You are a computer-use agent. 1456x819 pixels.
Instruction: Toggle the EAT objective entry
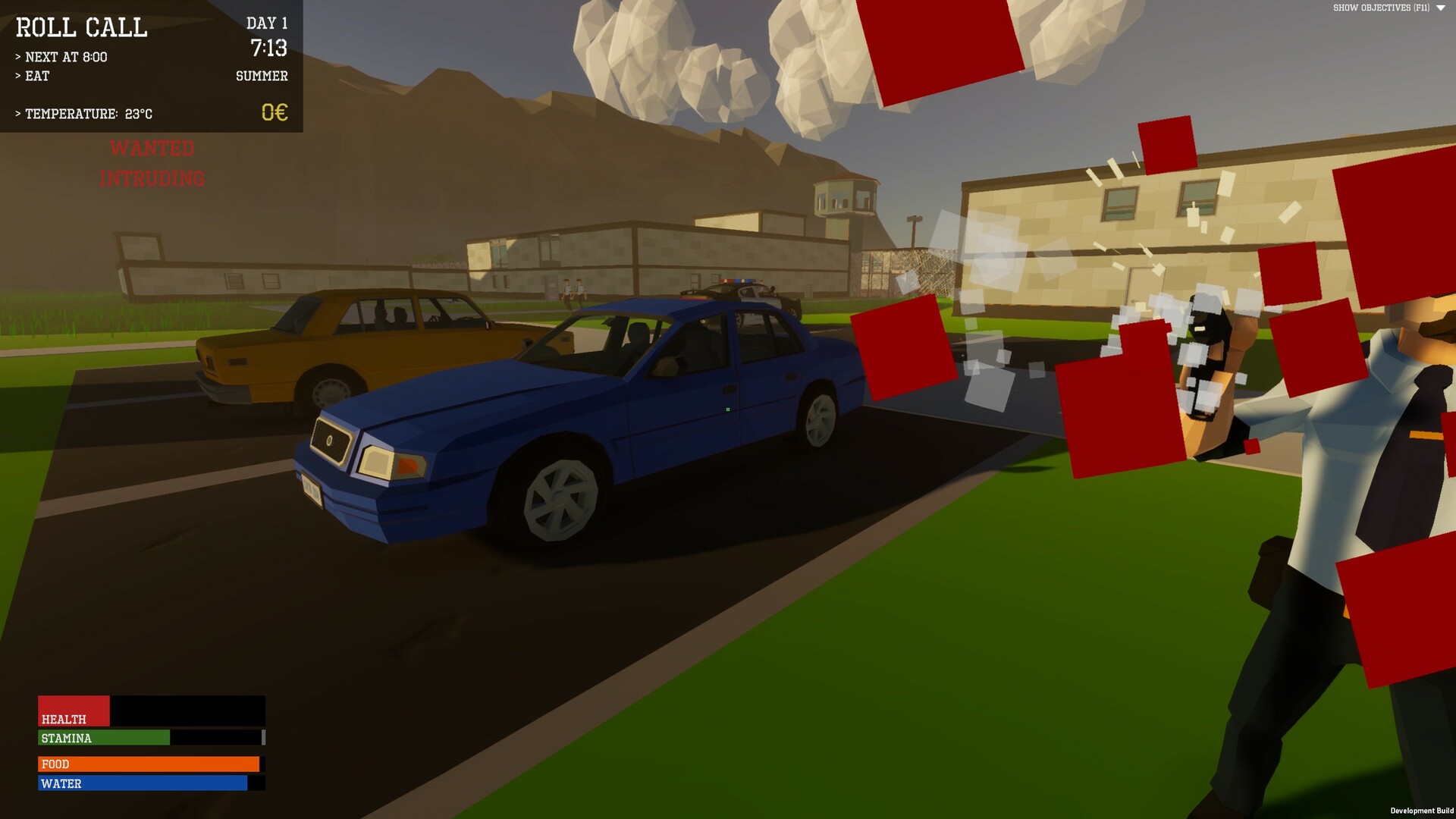36,76
